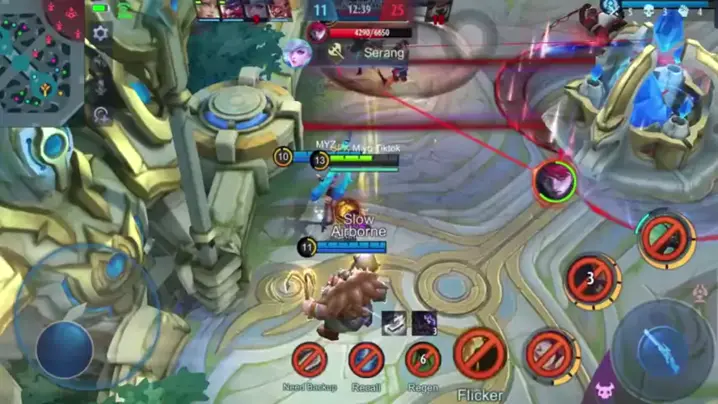This screenshot has height=404, width=718.
Task: Tap the minimap
Action: click(40, 60)
